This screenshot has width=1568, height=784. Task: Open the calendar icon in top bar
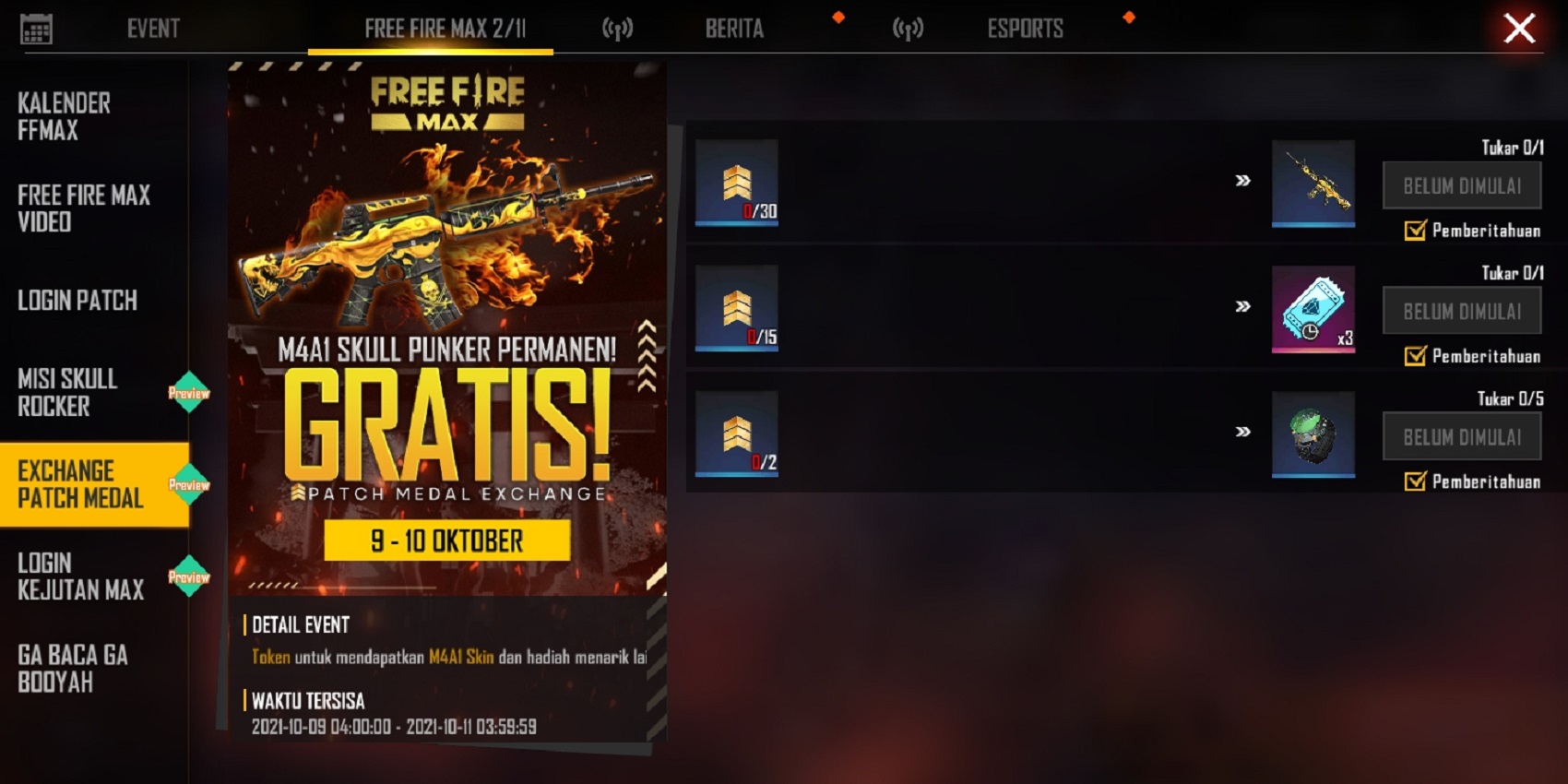(x=37, y=28)
